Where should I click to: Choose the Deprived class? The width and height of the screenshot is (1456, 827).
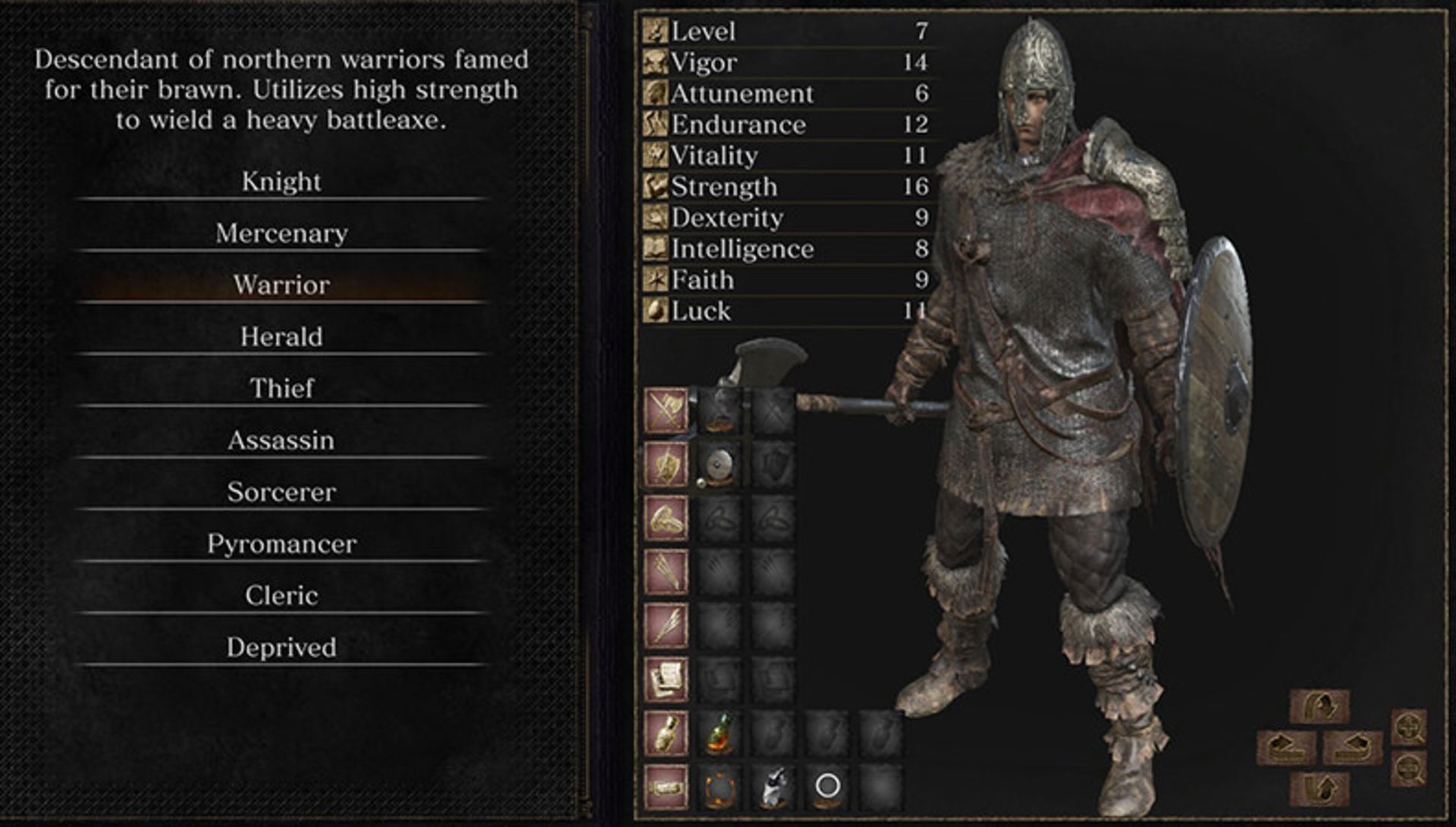(x=281, y=647)
